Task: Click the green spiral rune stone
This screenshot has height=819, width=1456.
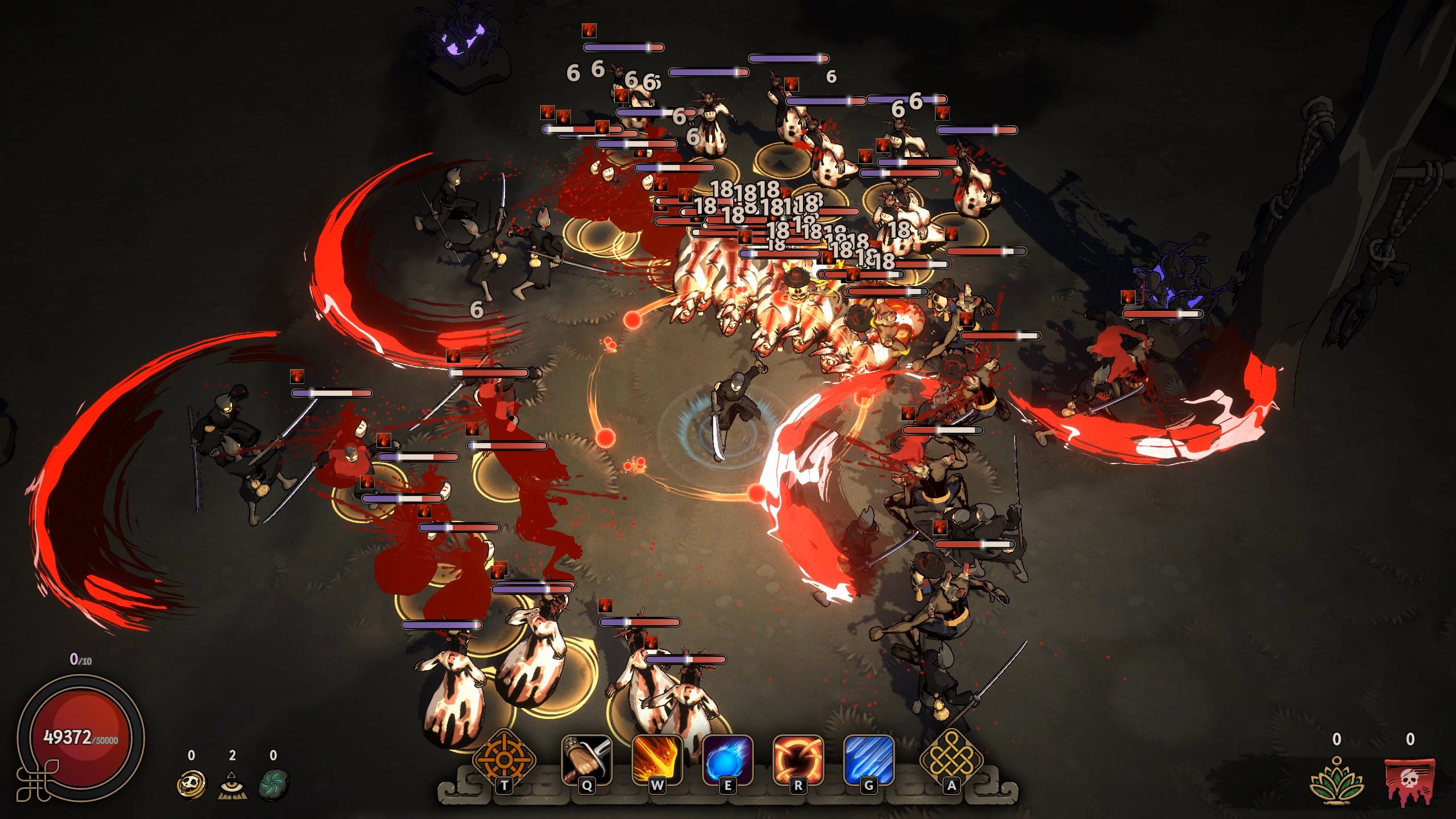Action: 274,785
